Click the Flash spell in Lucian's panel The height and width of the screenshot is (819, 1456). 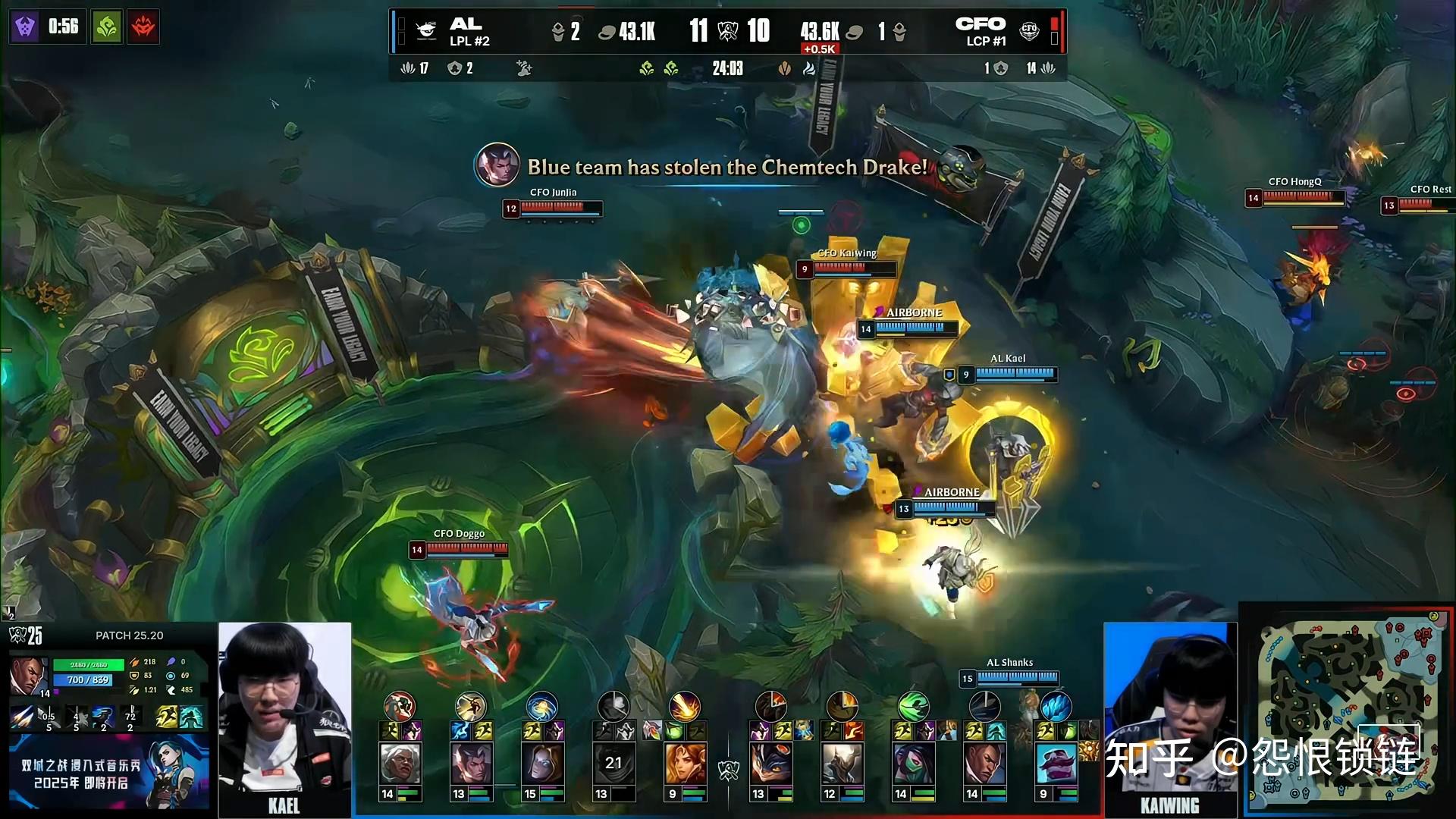(x=167, y=717)
